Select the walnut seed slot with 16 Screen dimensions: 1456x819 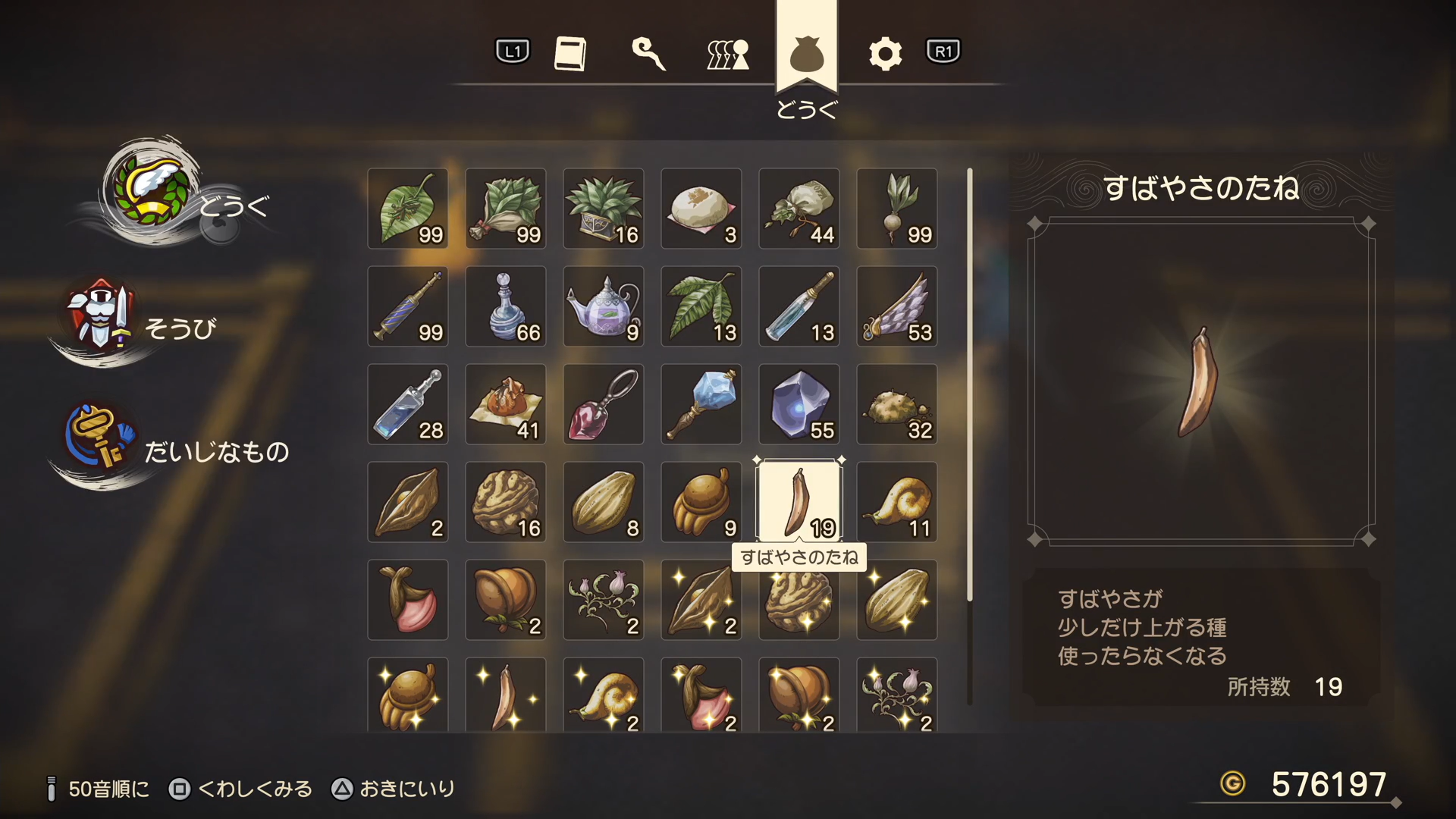pos(506,502)
